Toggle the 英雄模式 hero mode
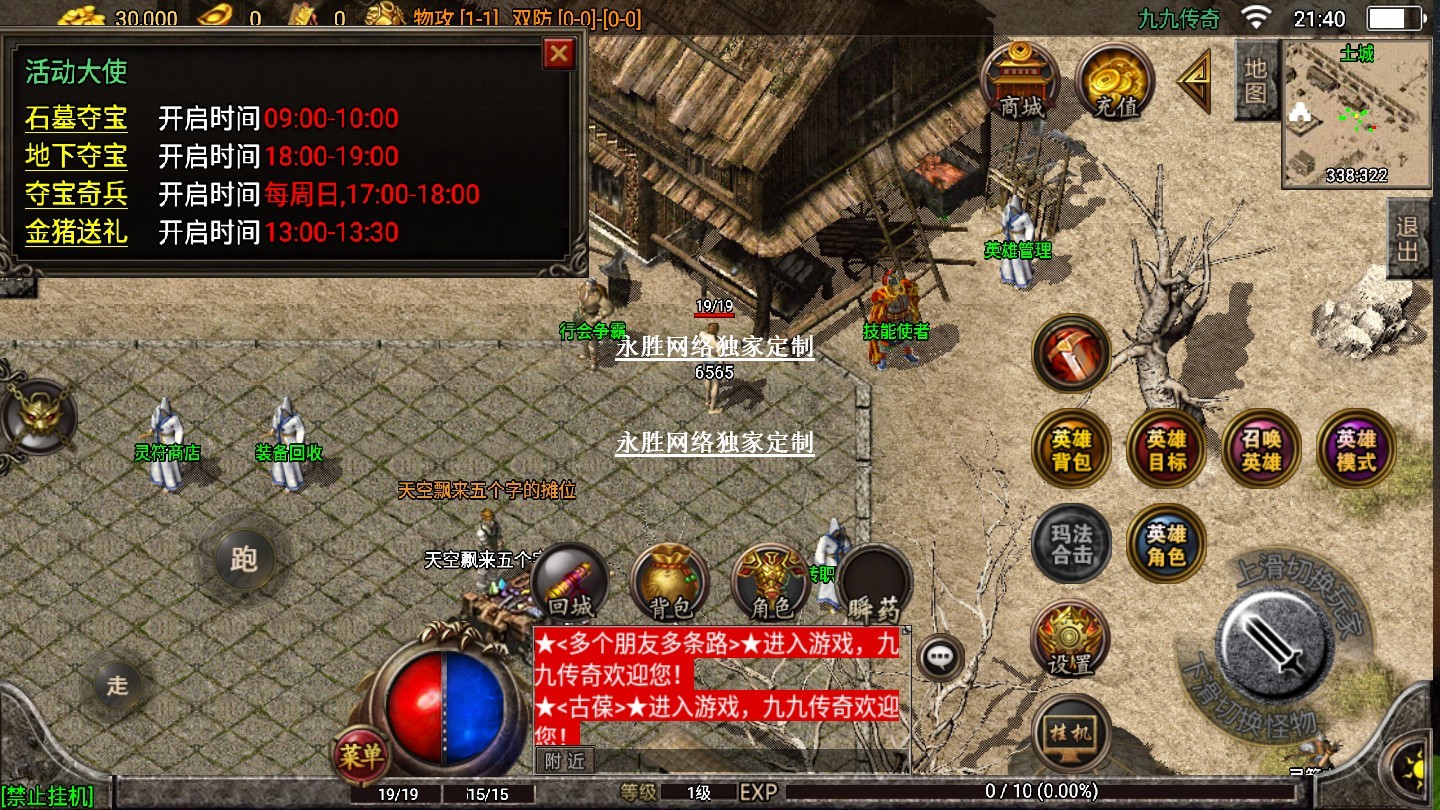Screen dimensions: 1440x810 click(1355, 449)
